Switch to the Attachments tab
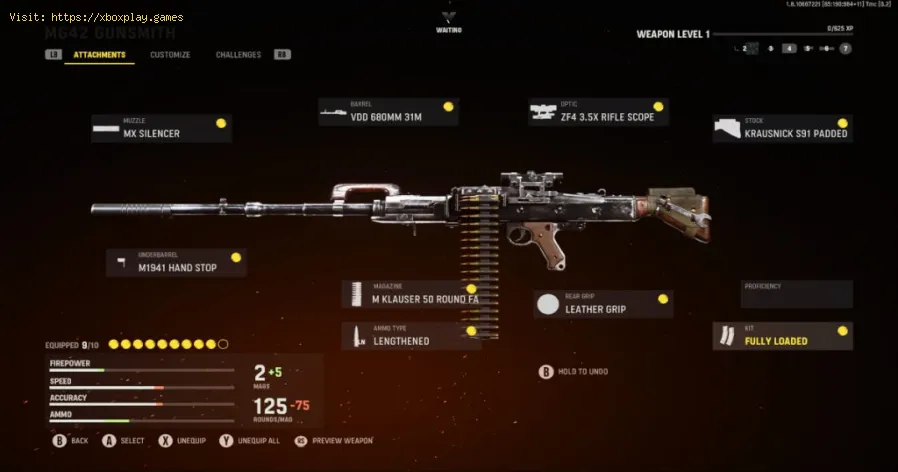 point(99,55)
